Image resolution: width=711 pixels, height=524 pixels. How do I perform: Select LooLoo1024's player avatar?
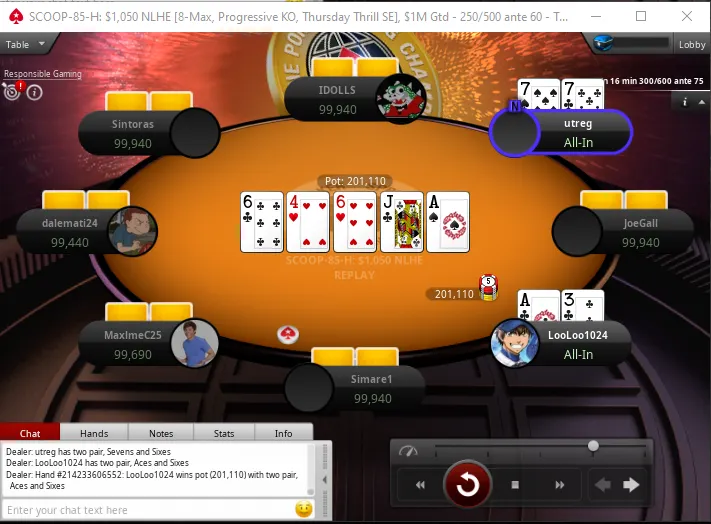(x=515, y=343)
